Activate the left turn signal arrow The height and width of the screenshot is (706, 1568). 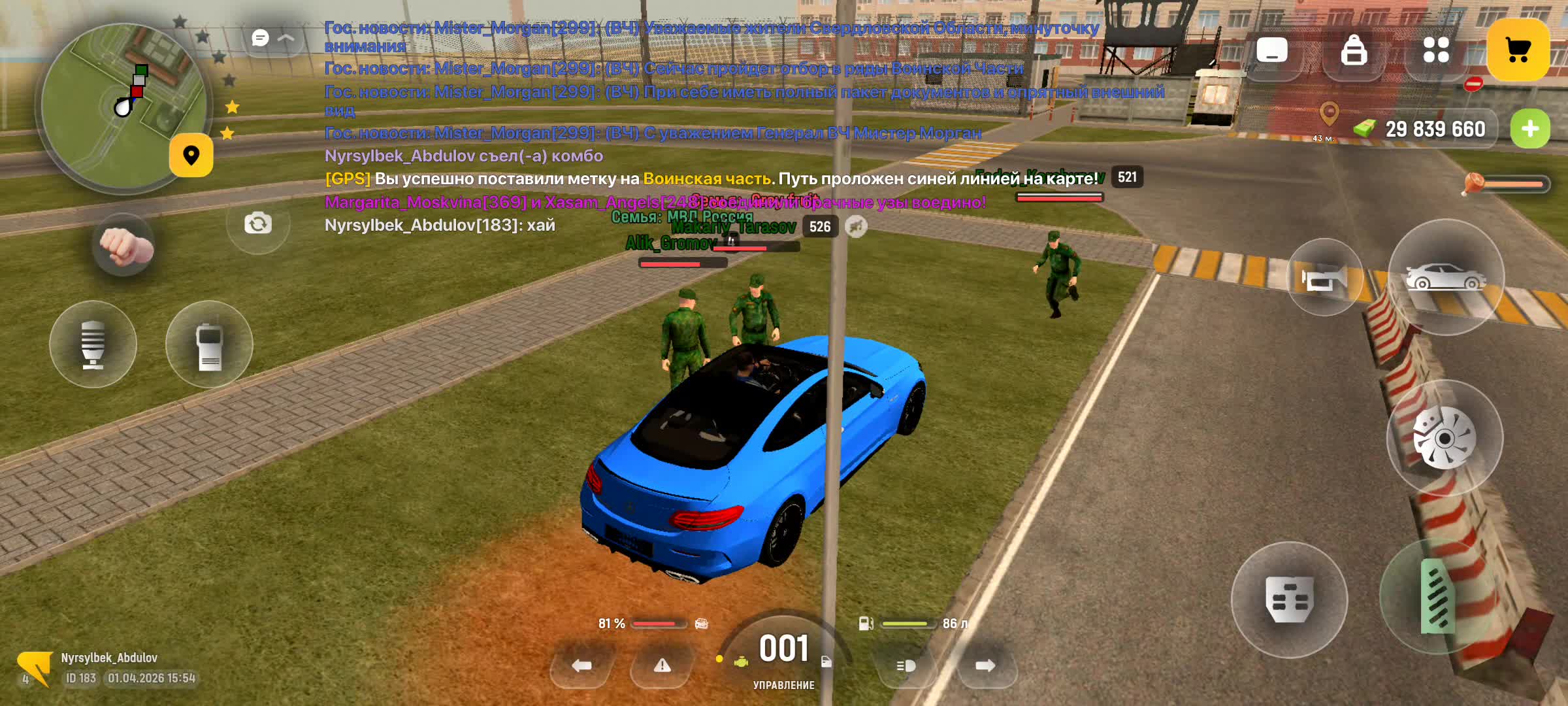pos(581,665)
